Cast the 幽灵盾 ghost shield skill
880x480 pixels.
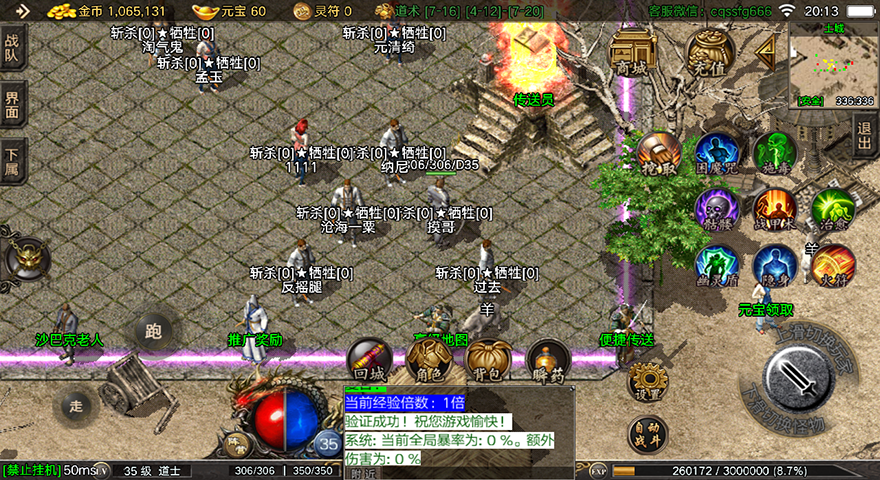coord(717,265)
